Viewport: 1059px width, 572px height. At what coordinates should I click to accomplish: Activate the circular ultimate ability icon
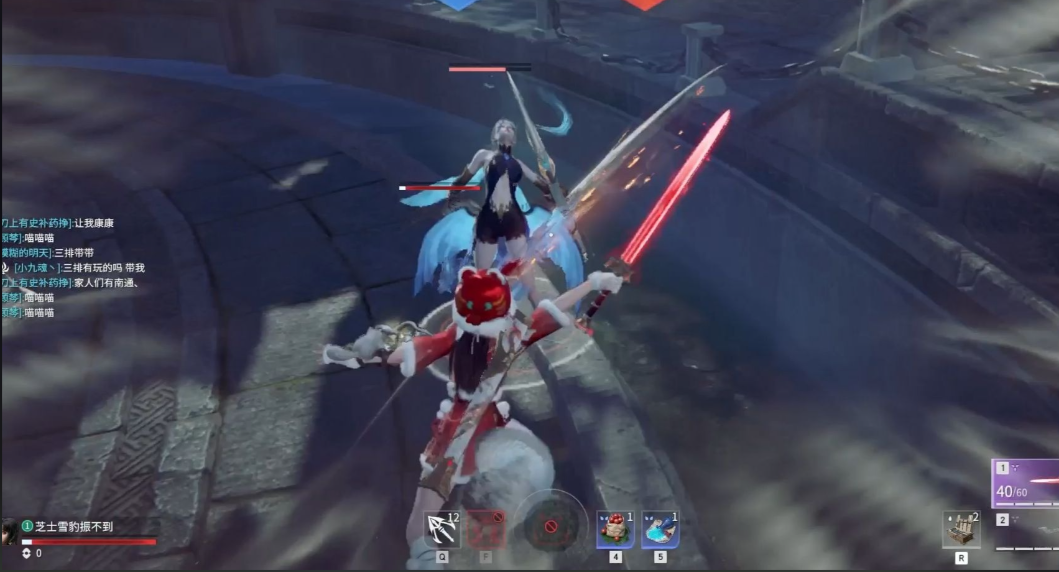pos(550,523)
